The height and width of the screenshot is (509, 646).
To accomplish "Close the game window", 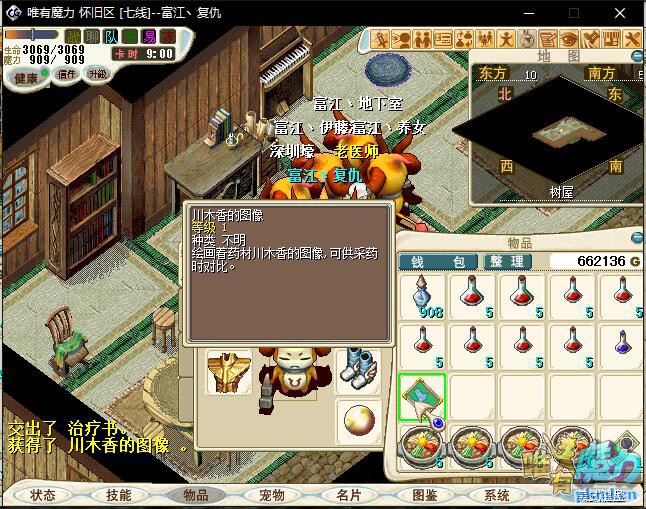I will click(622, 13).
